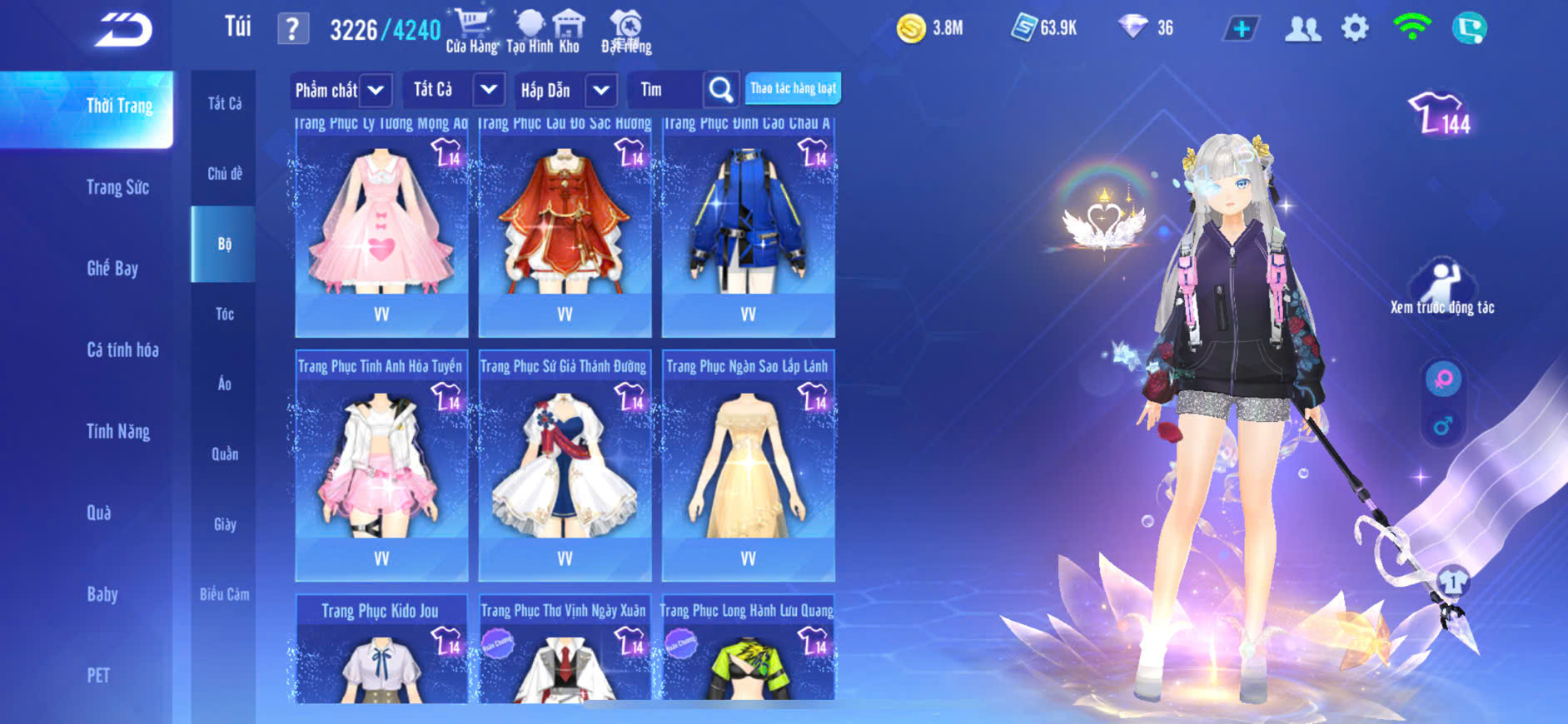Viewport: 1568px width, 724px height.
Task: Show the Giày subcategory
Action: (224, 524)
